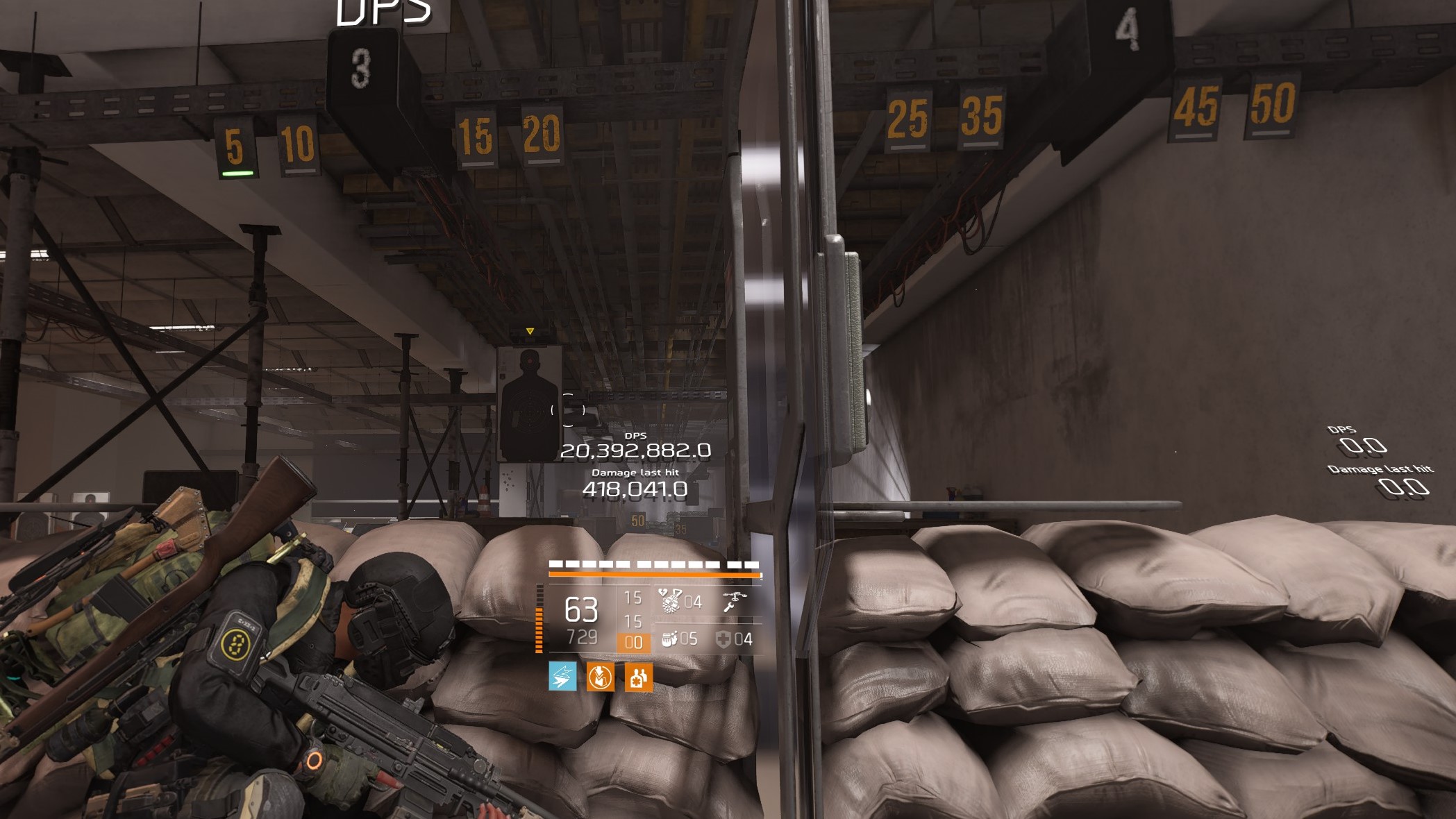Select the medkit shield icon showing 04
The width and height of the screenshot is (1456, 819).
pos(723,640)
